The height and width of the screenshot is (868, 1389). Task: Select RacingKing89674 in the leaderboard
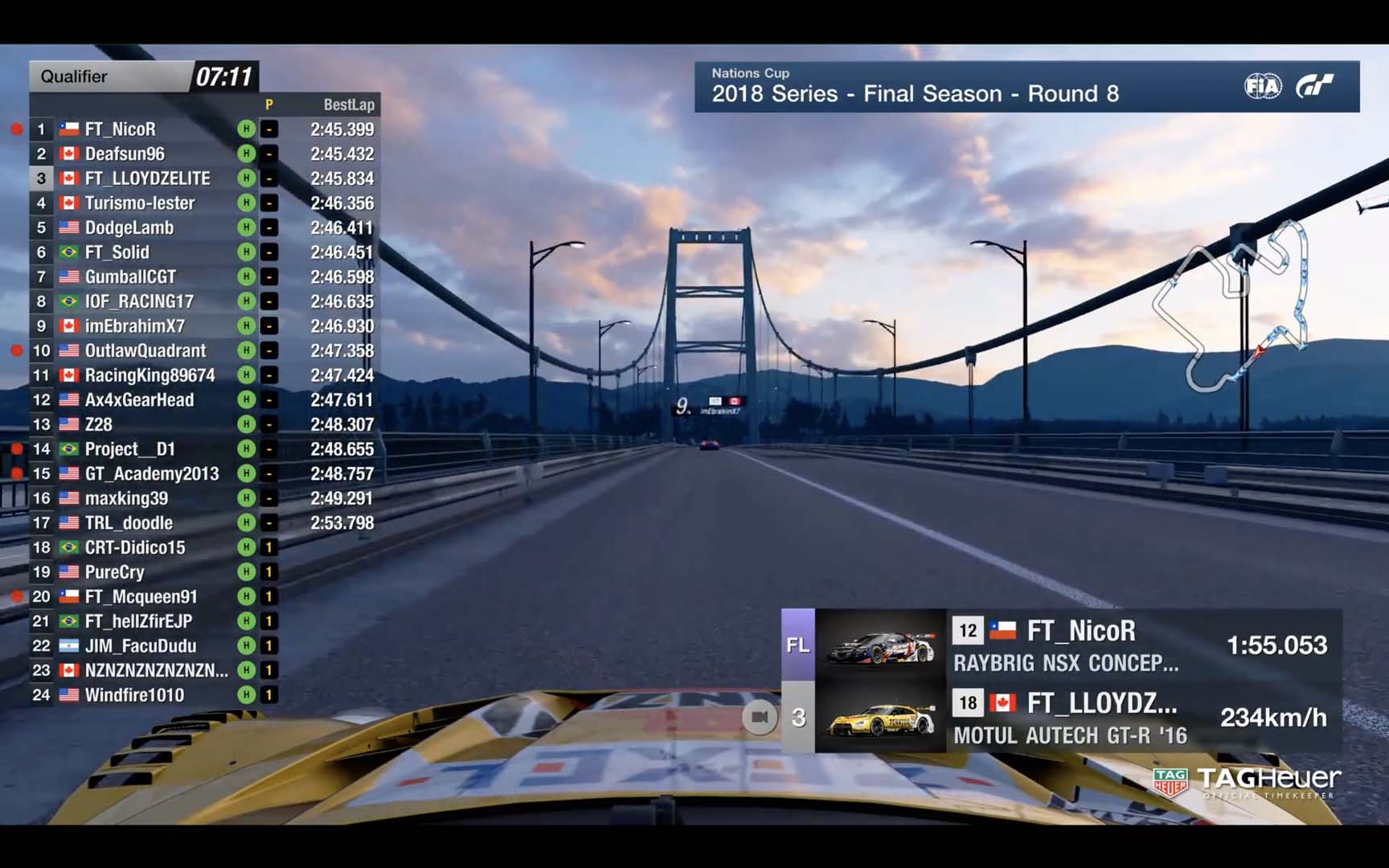click(x=150, y=375)
